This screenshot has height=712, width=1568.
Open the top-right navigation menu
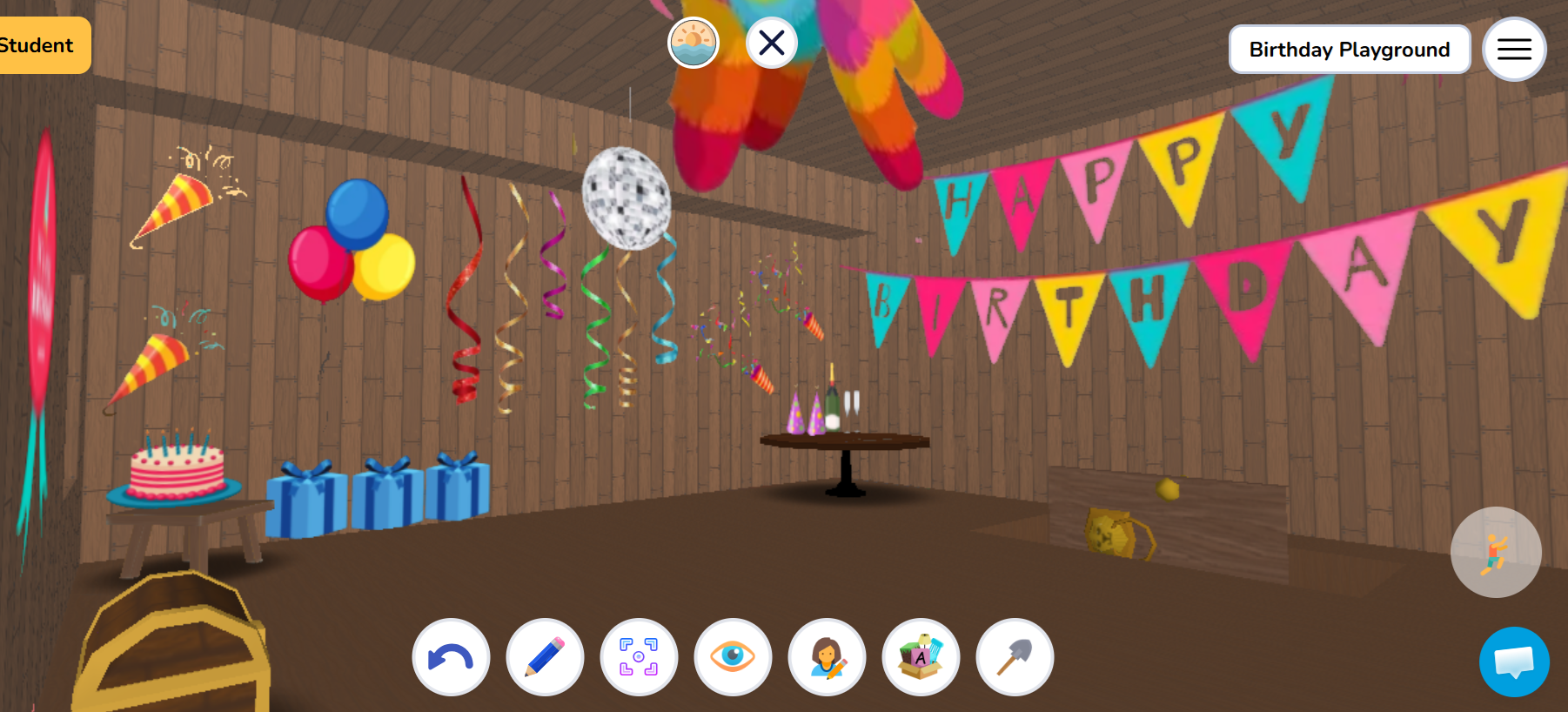pos(1513,49)
